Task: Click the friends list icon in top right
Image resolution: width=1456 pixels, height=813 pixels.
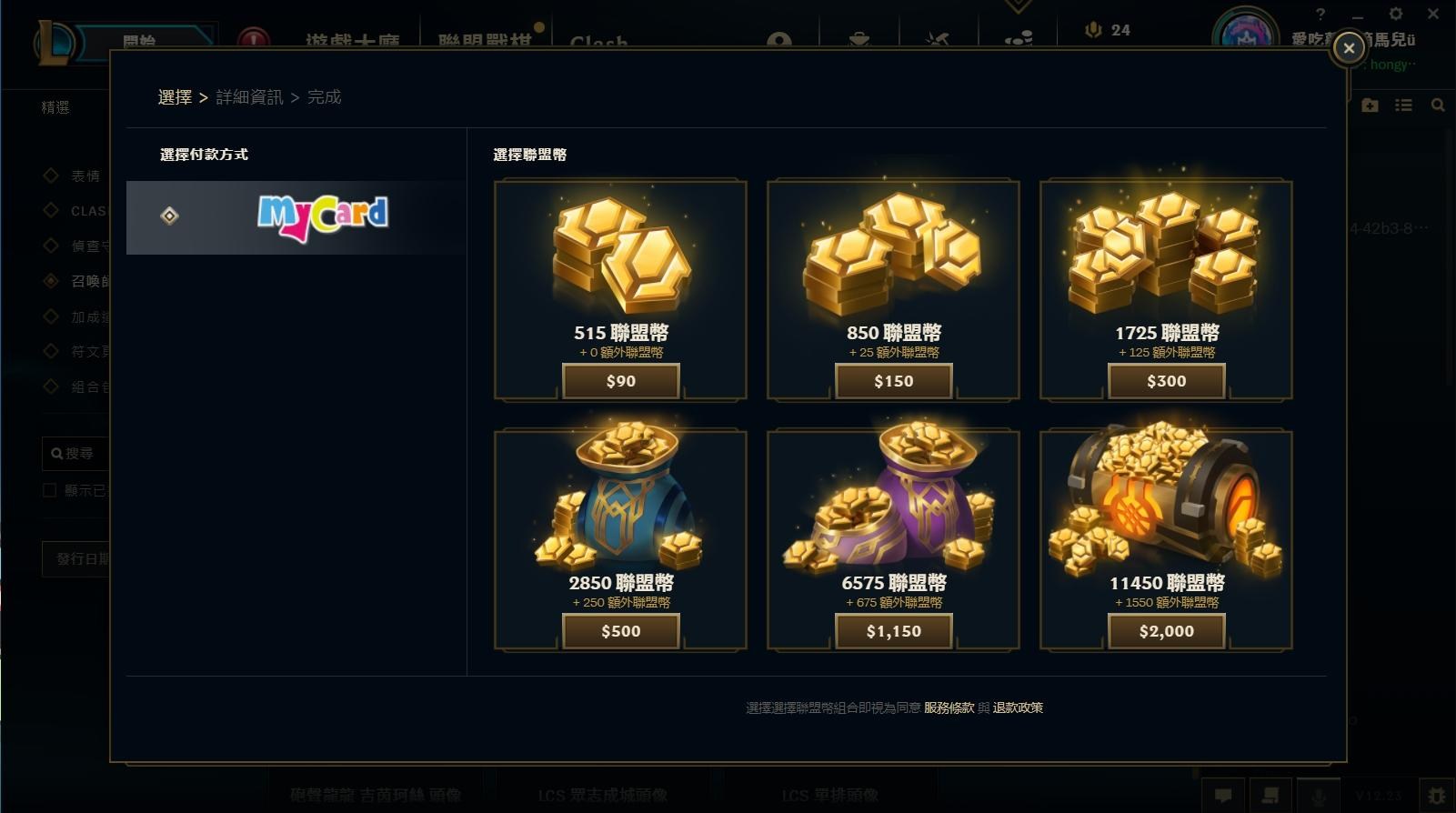Action: point(1404,105)
